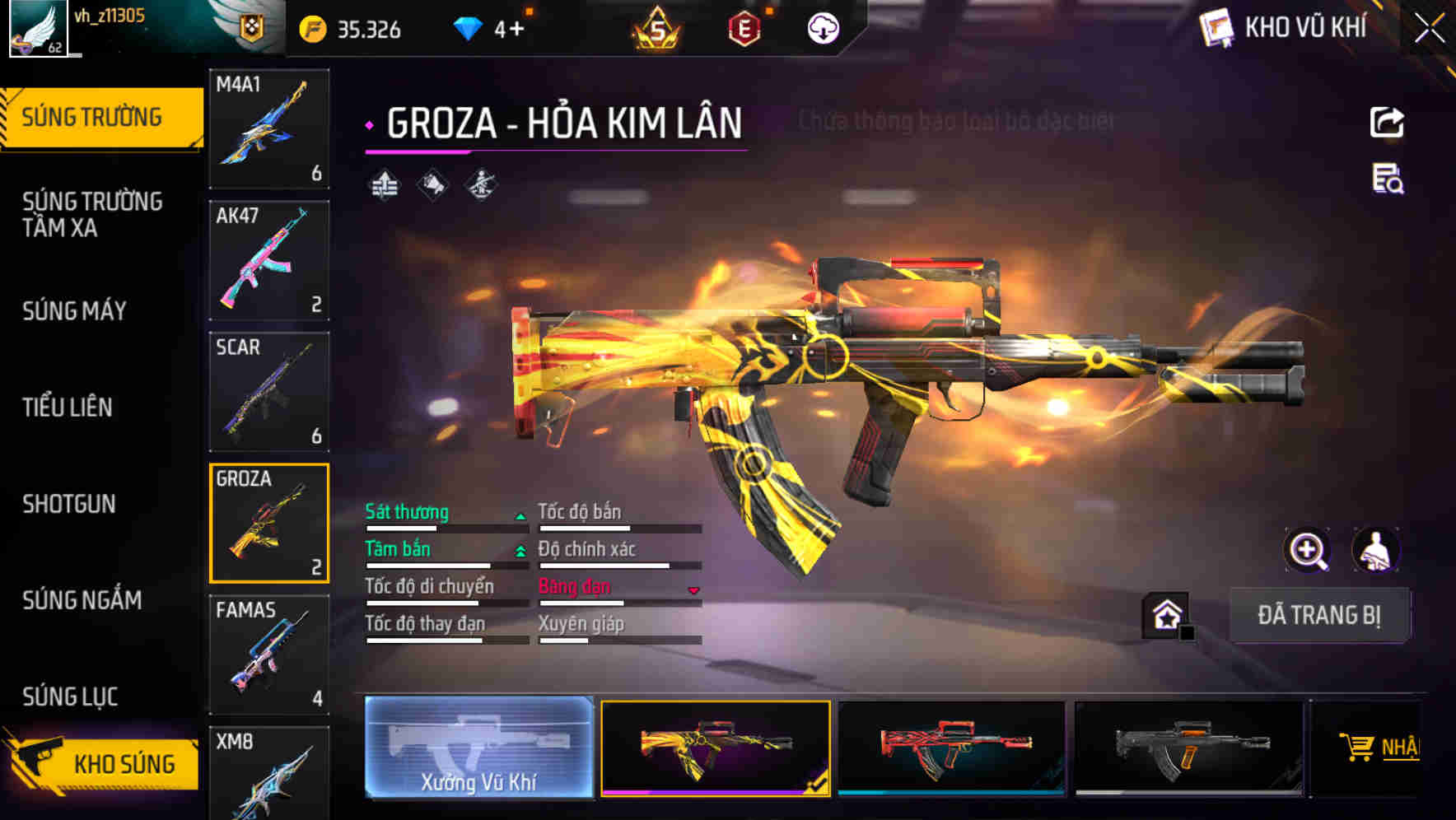The image size is (1456, 820).
Task: Share the Groza skin via share icon
Action: pyautogui.click(x=1387, y=123)
